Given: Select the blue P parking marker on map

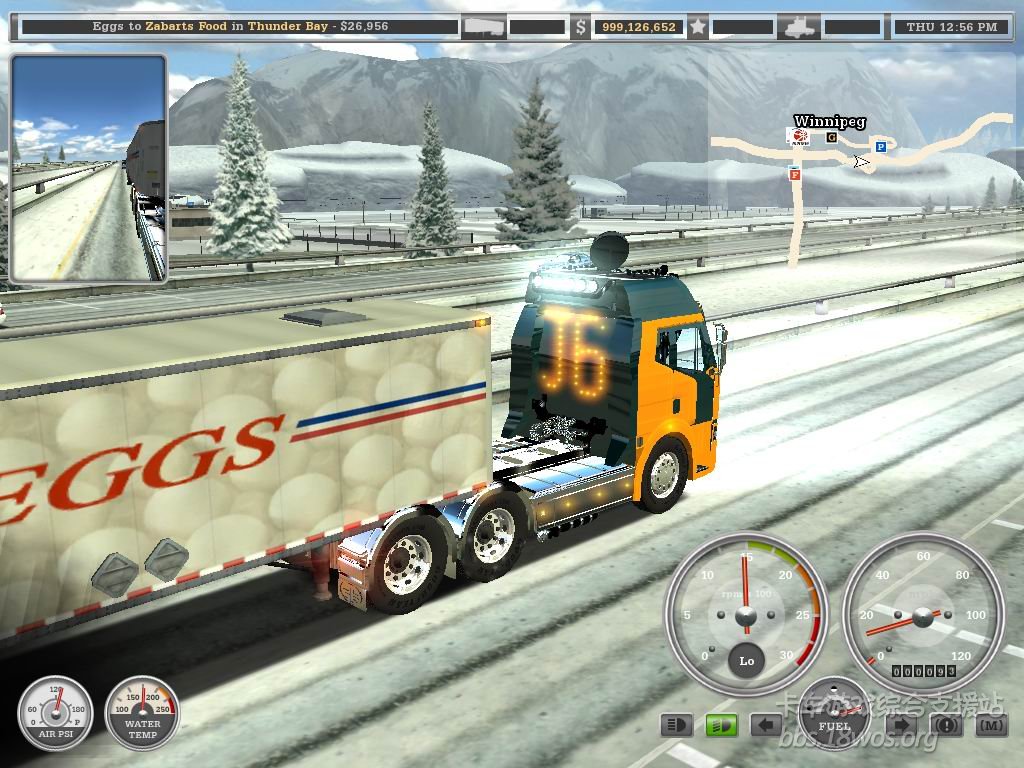Looking at the screenshot, I should tap(881, 147).
